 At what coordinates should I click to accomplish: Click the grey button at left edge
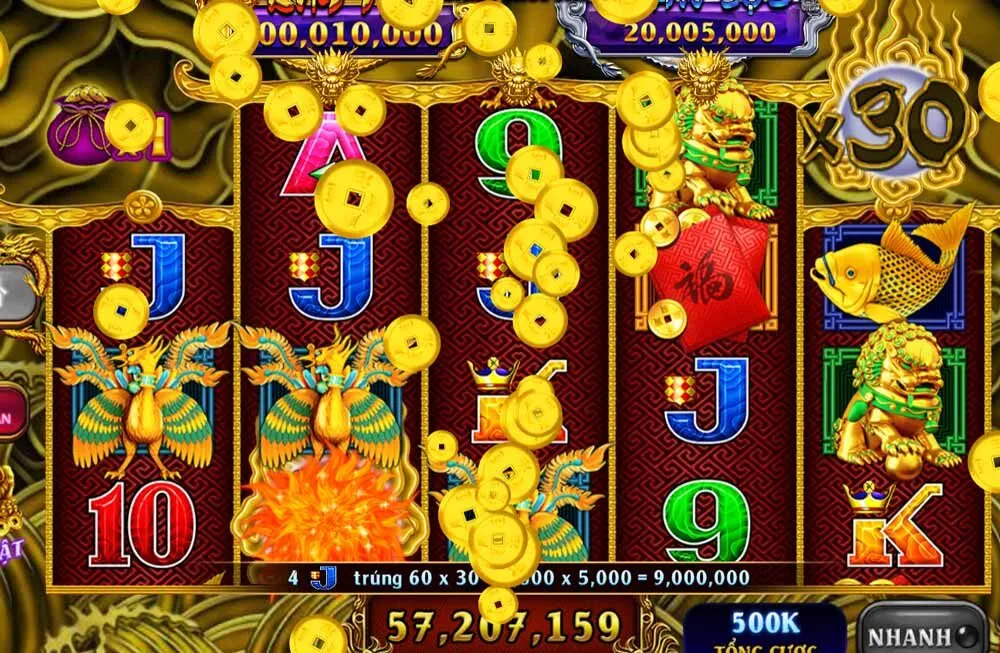pos(14,293)
